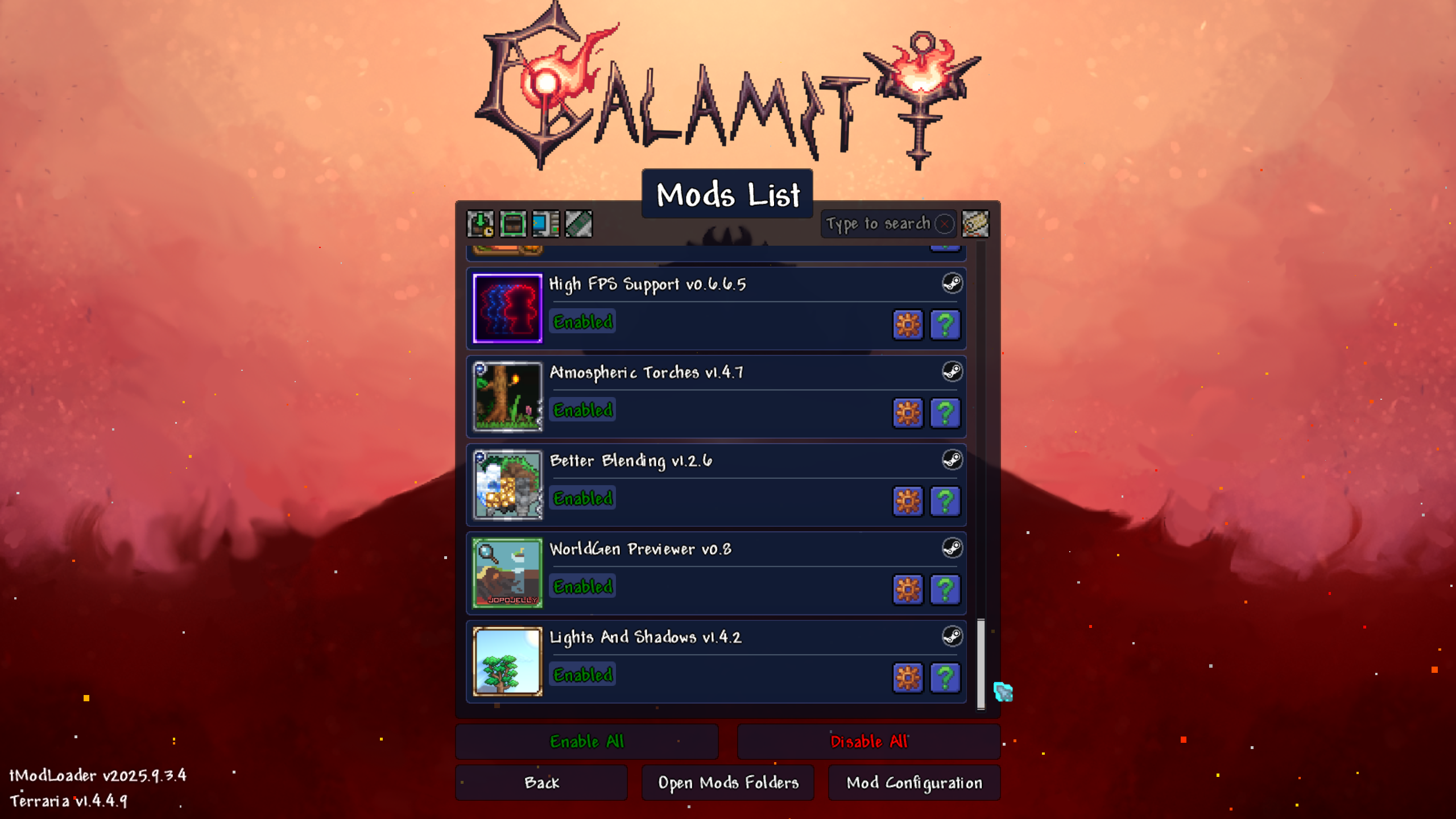The image size is (1456, 819).
Task: Disable the High FPS Support mod
Action: [x=582, y=321]
